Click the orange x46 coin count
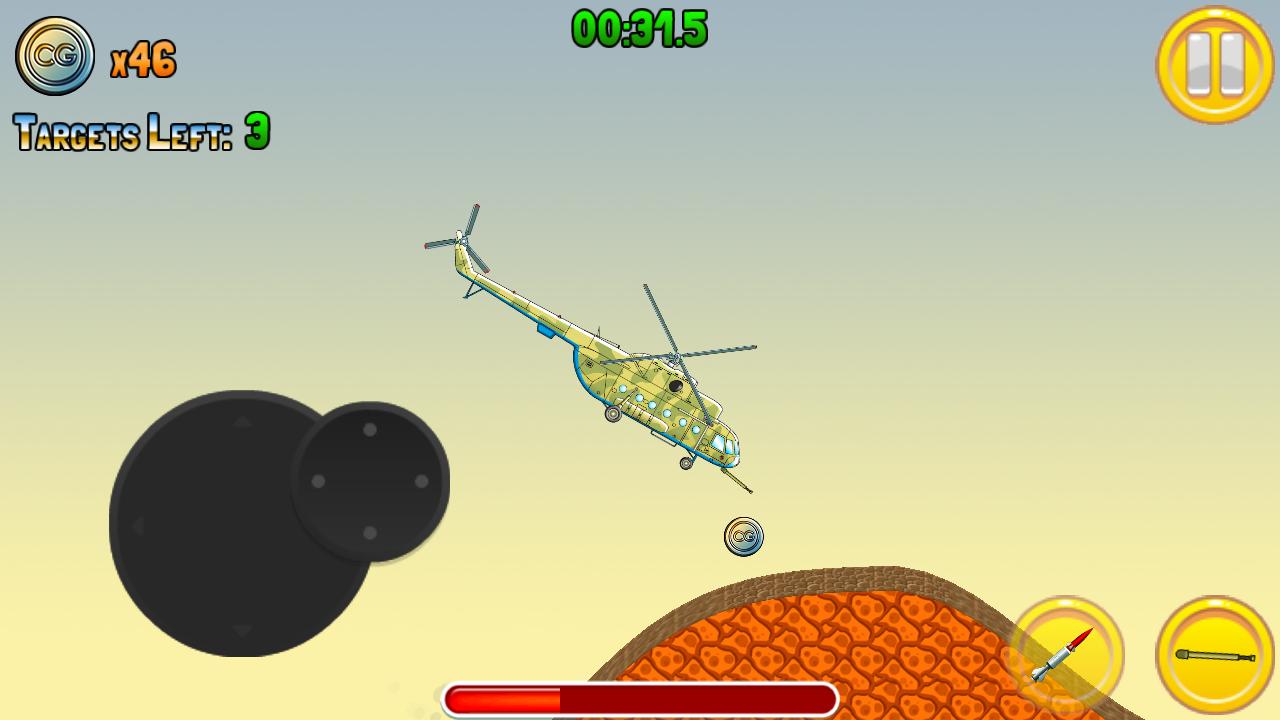 point(141,58)
